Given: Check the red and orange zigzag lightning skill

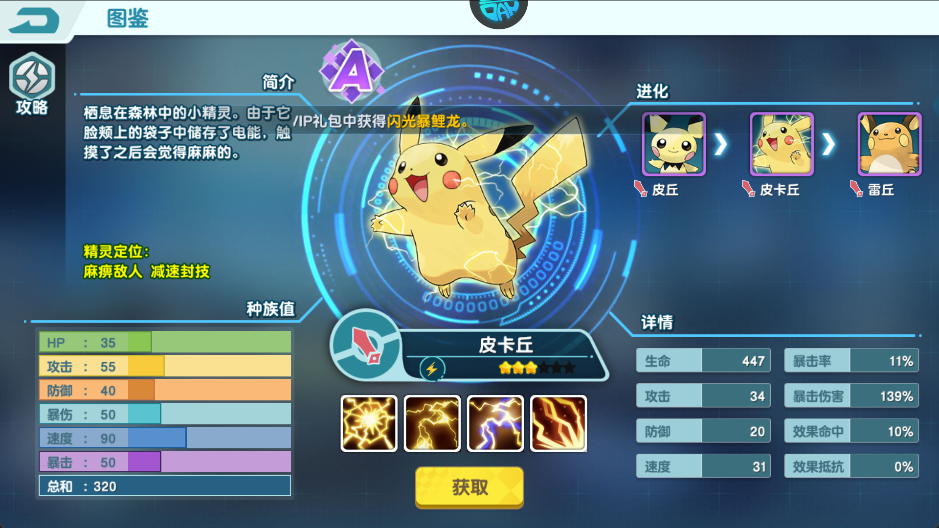Looking at the screenshot, I should pyautogui.click(x=558, y=423).
